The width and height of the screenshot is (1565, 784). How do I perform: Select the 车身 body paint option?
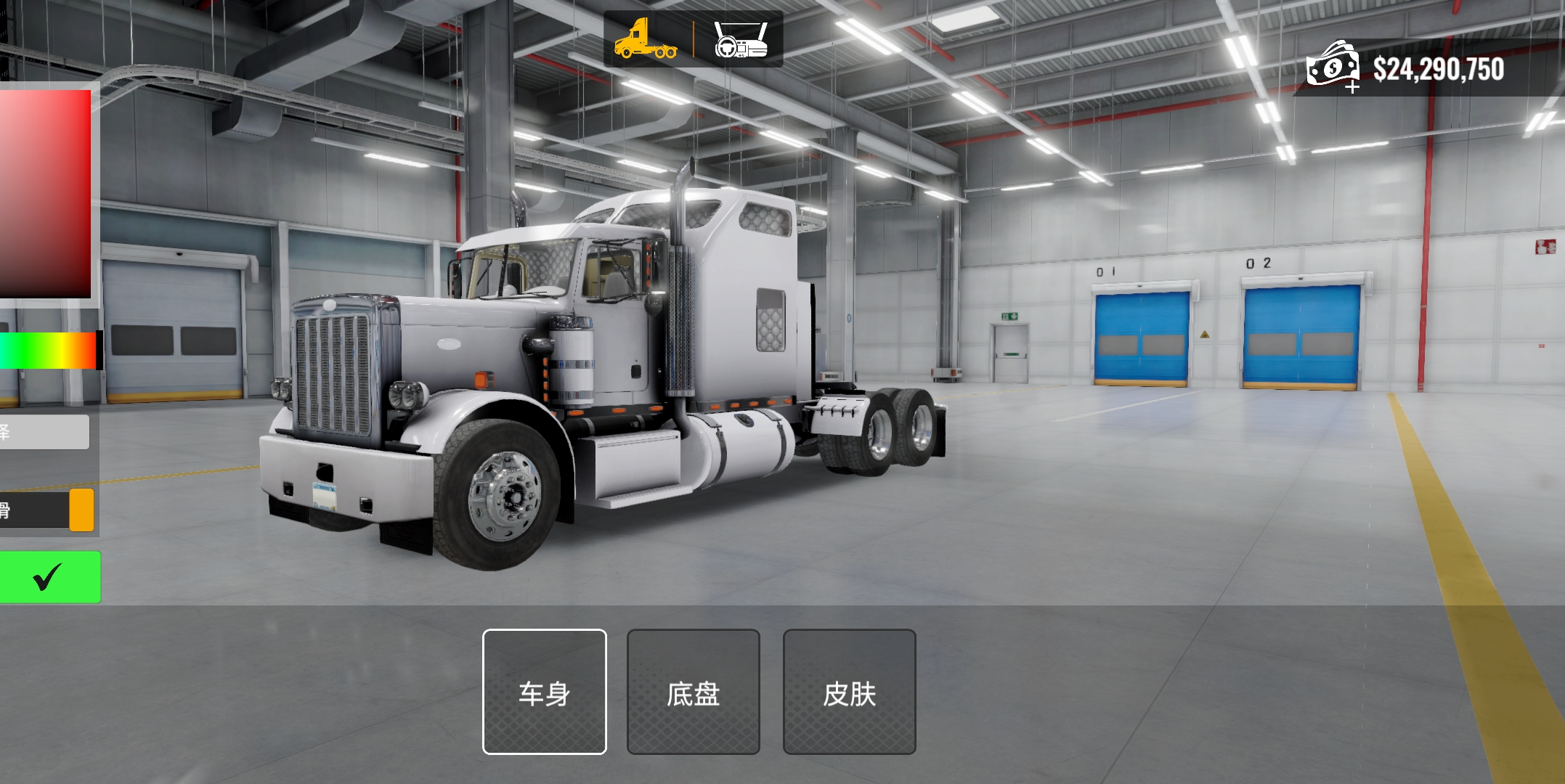point(544,692)
